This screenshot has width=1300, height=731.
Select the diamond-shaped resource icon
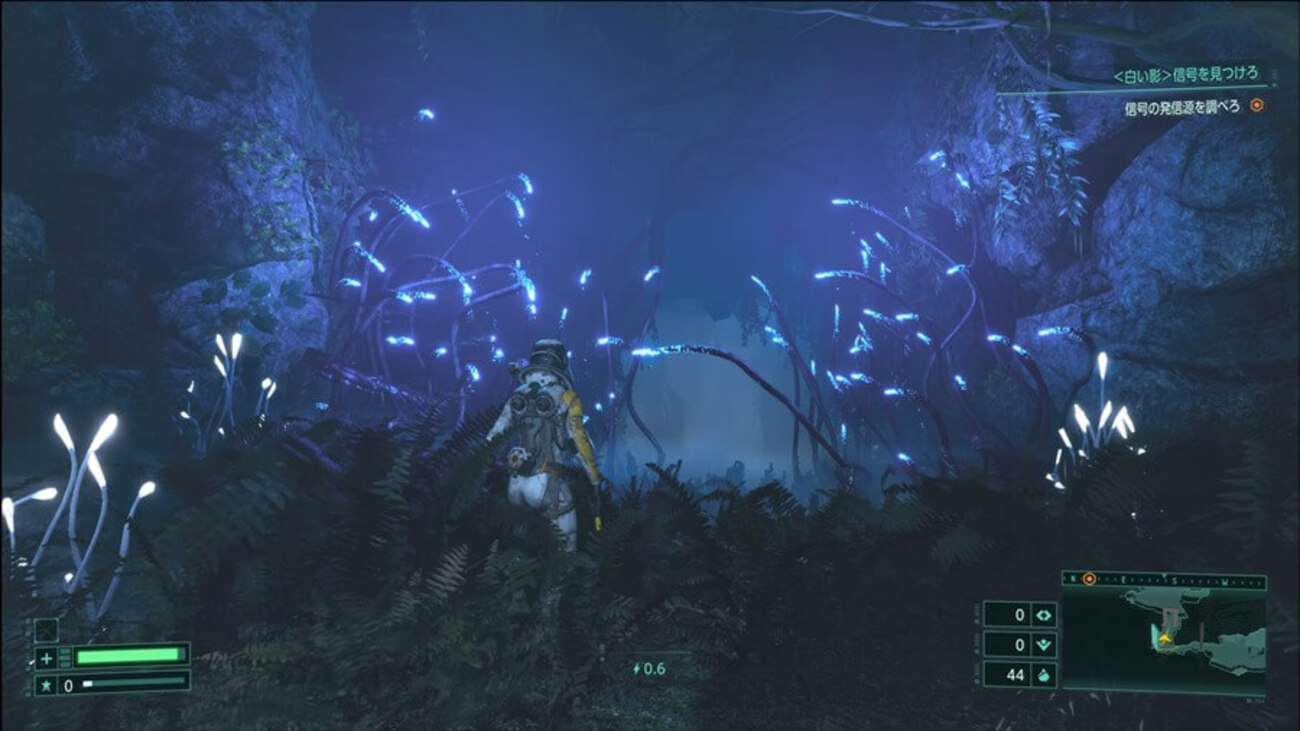point(1043,615)
